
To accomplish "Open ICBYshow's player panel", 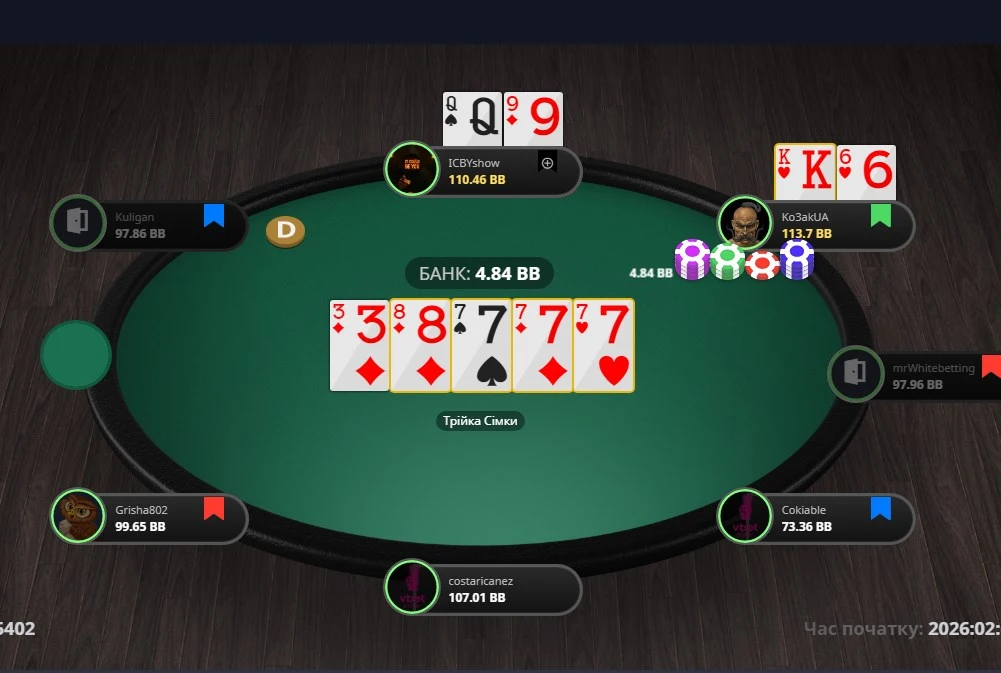I will pyautogui.click(x=485, y=172).
